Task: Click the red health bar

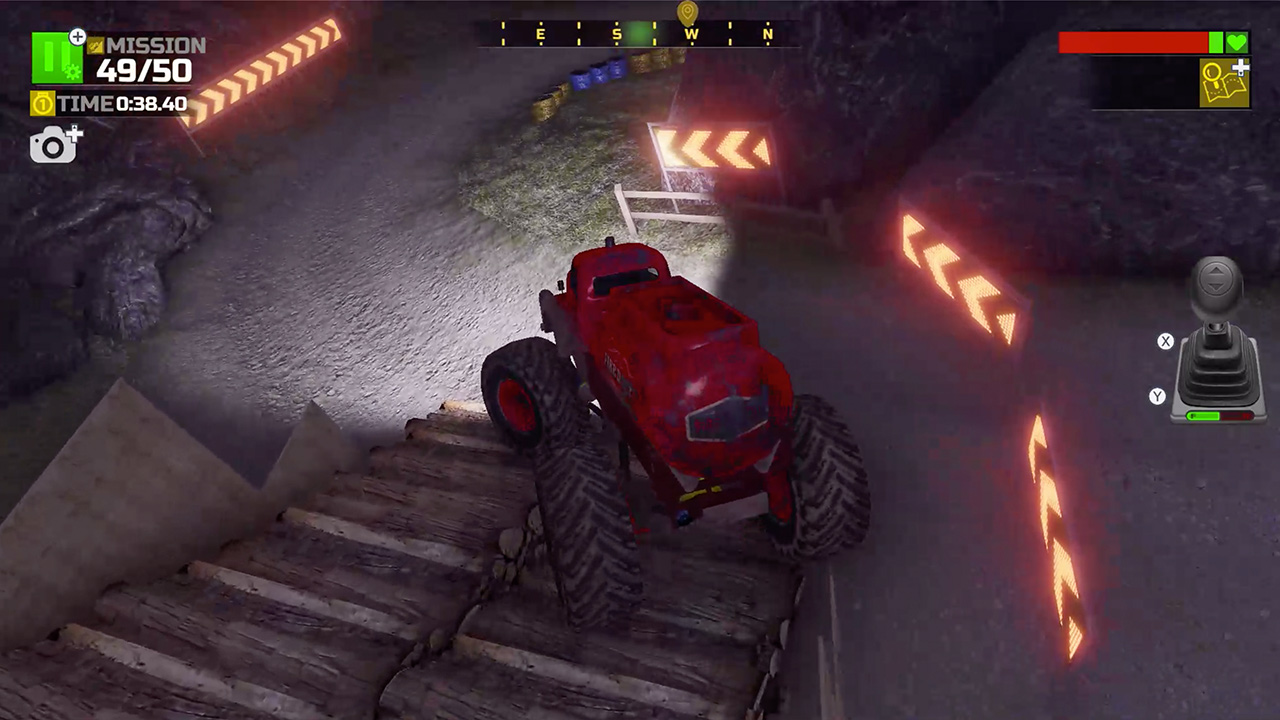Action: pos(1130,43)
